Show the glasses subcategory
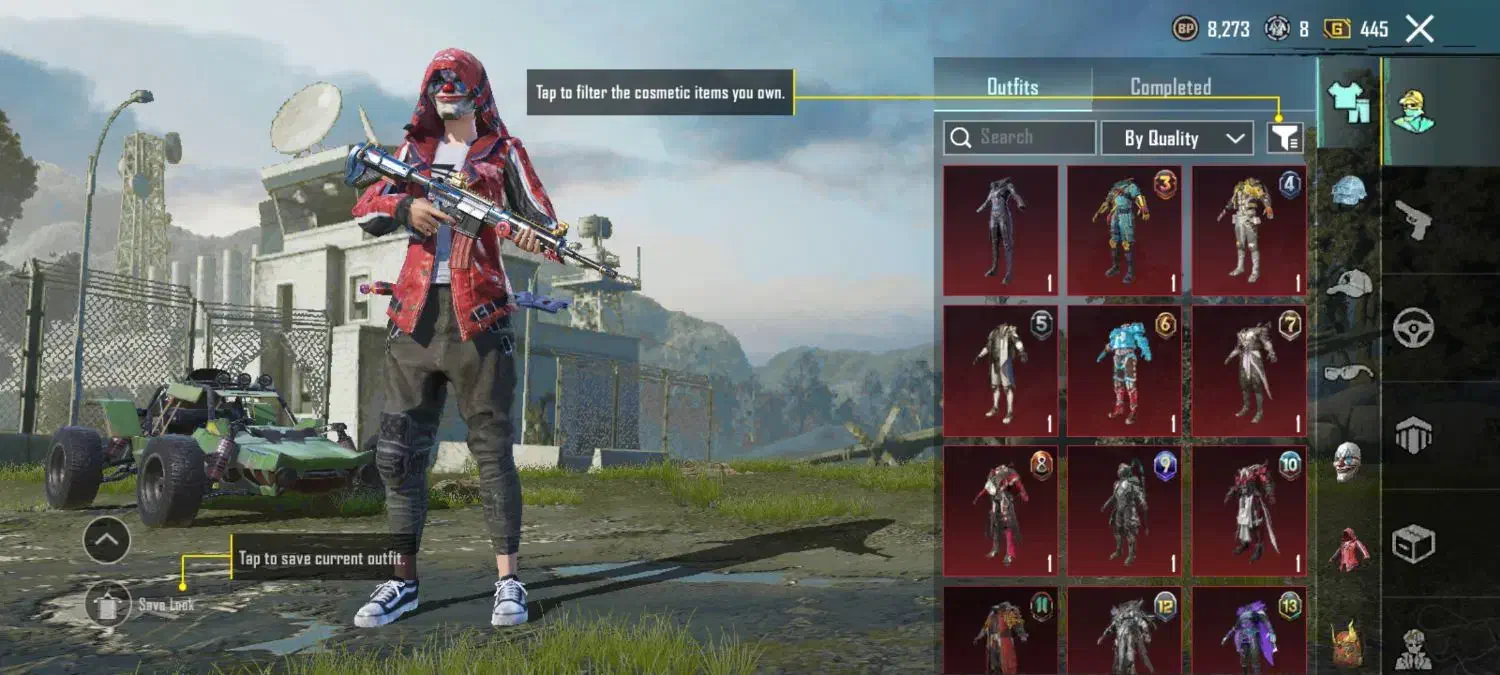The image size is (1500, 675). point(1349,372)
